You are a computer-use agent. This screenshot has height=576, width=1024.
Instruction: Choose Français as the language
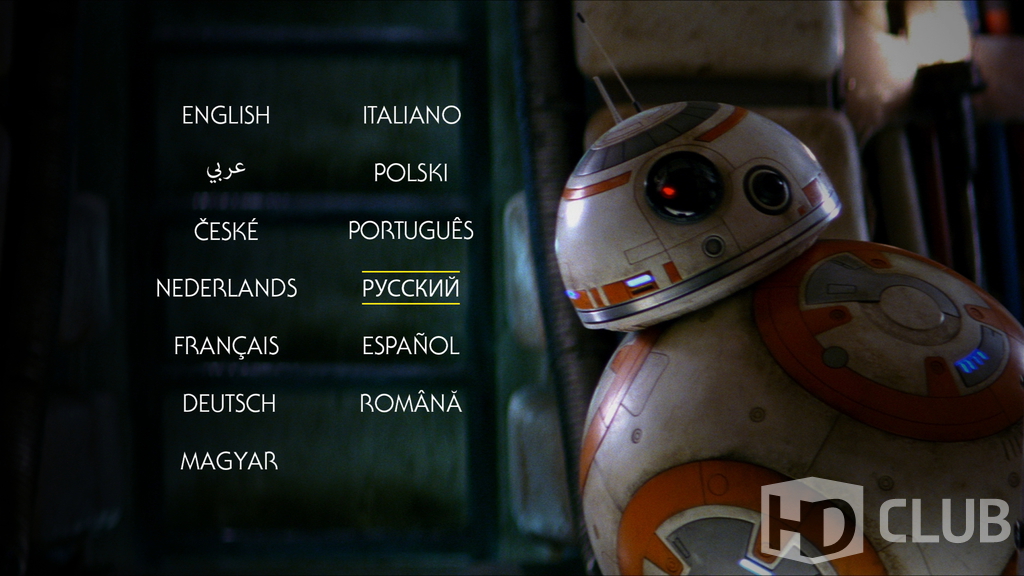(x=226, y=347)
